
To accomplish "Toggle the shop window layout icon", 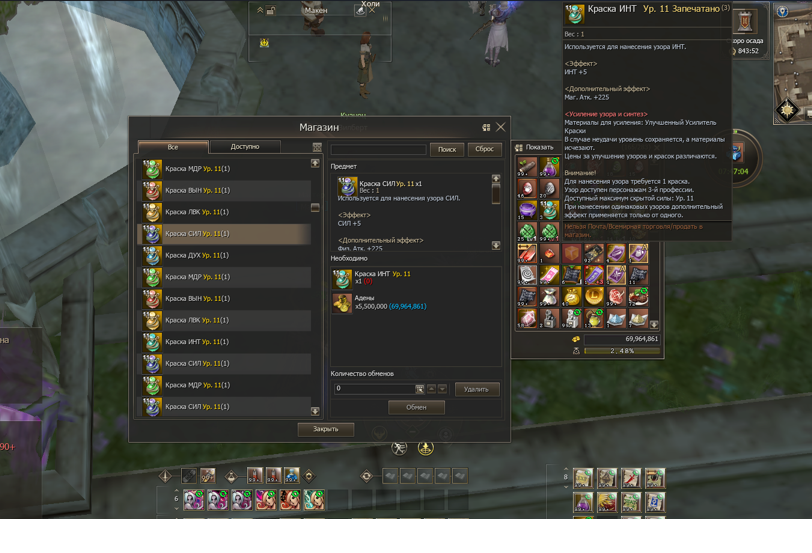I will pos(486,127).
